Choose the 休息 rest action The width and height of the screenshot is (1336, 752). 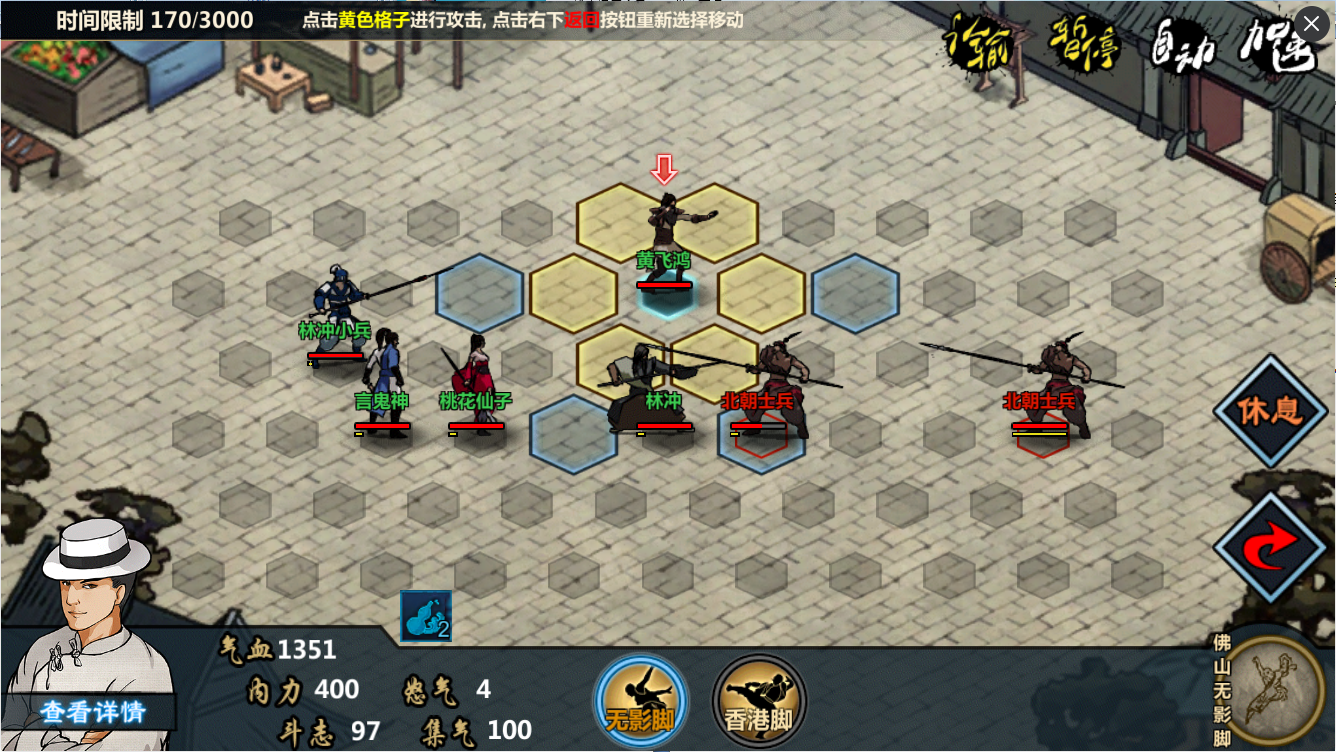tap(1270, 411)
